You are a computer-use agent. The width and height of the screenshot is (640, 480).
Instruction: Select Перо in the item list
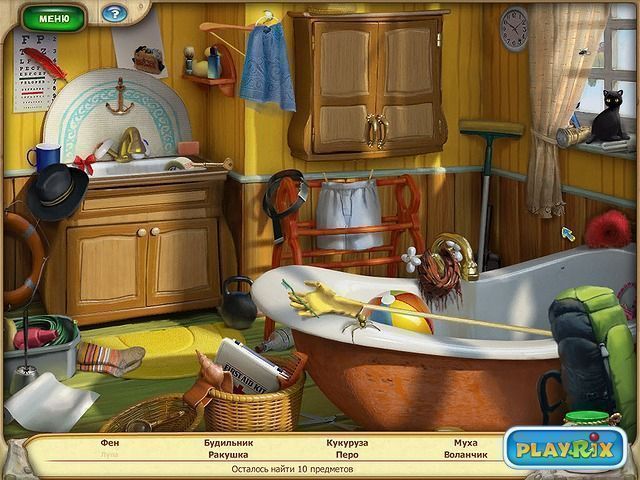tap(347, 454)
